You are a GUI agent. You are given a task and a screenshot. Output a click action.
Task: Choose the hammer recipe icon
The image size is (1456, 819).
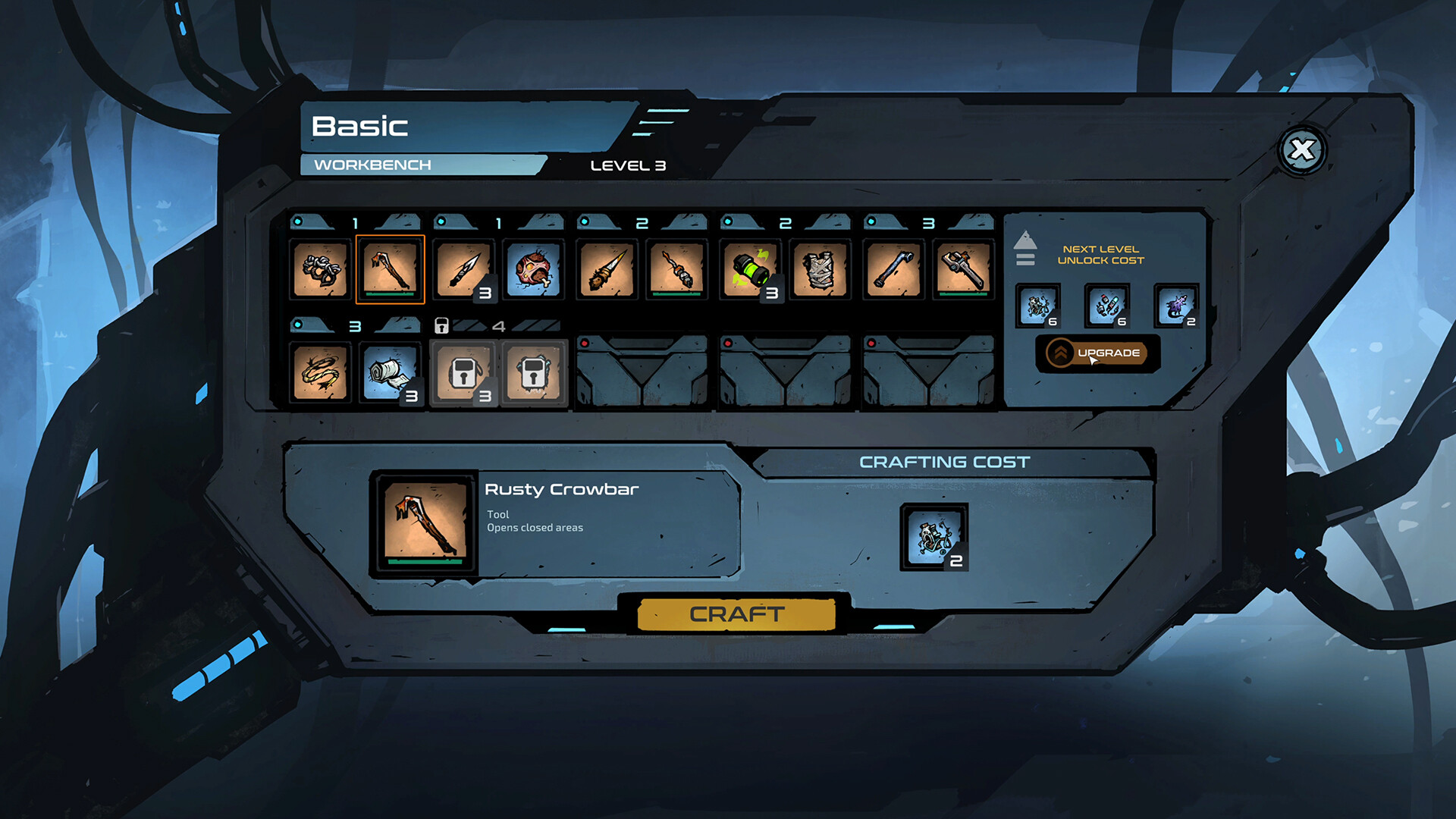pyautogui.click(x=893, y=269)
